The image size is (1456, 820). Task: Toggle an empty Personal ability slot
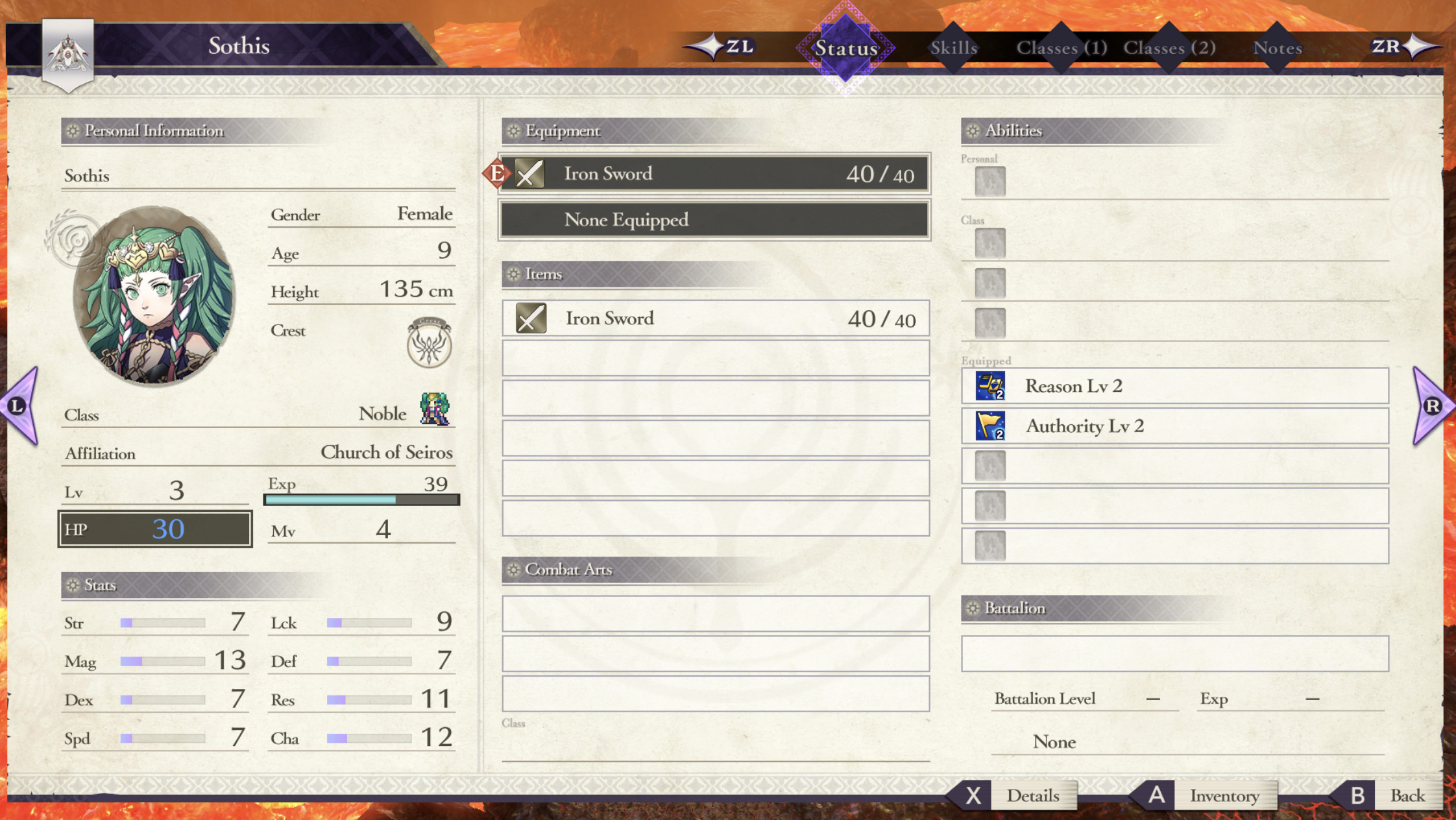click(991, 182)
